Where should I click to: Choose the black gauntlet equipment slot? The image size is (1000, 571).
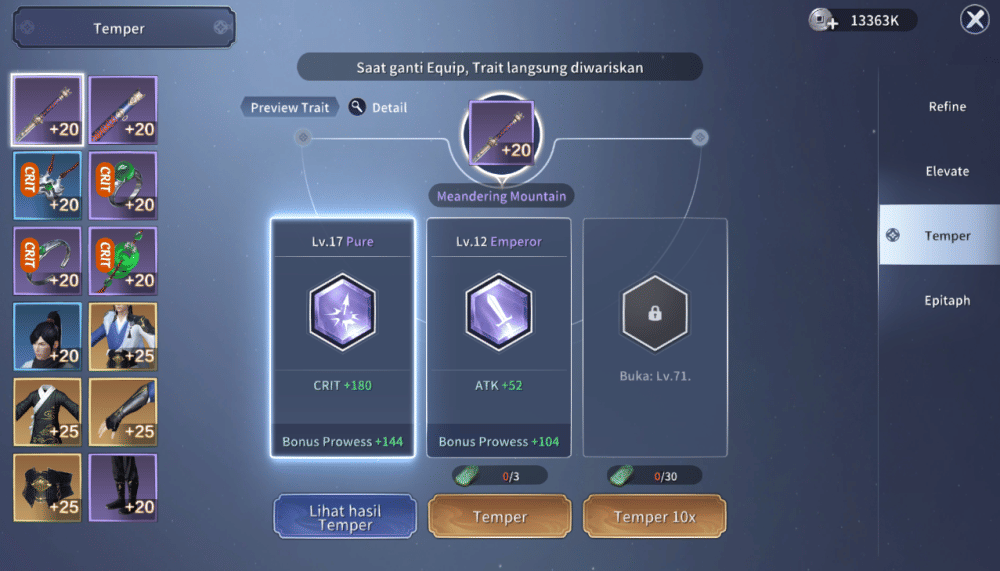pos(123,411)
